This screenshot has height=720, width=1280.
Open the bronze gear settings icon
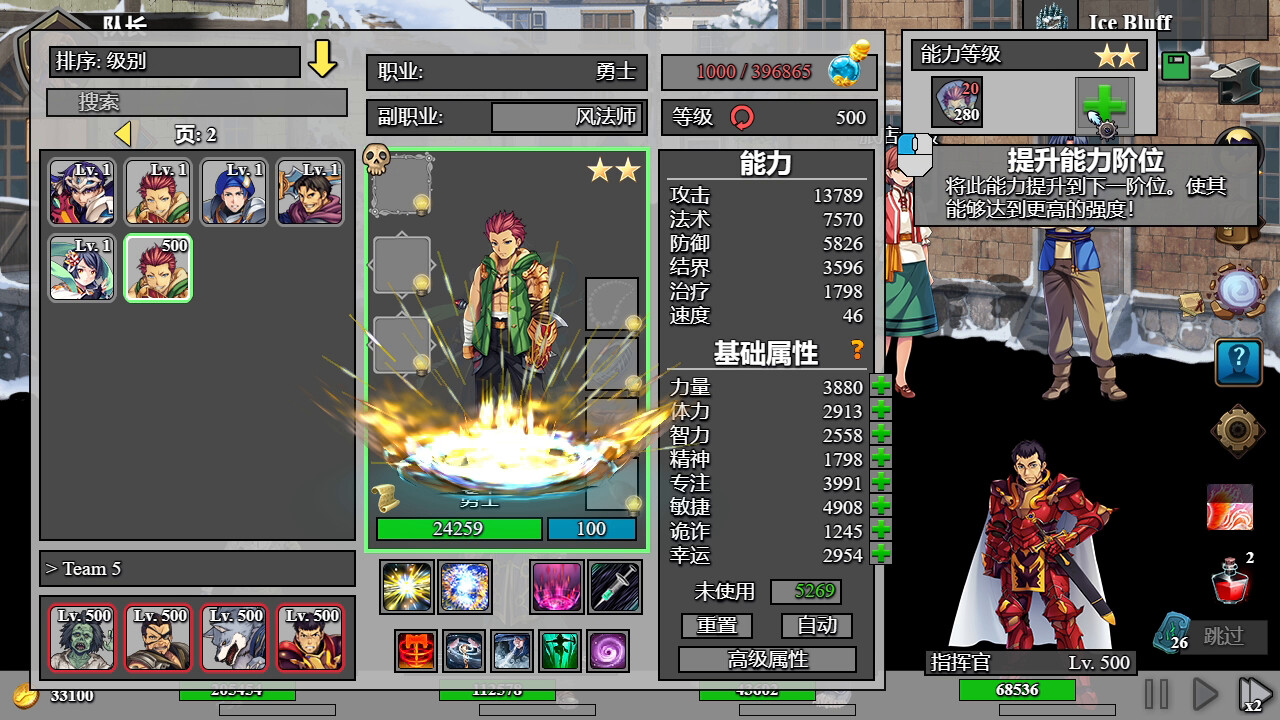(1238, 430)
